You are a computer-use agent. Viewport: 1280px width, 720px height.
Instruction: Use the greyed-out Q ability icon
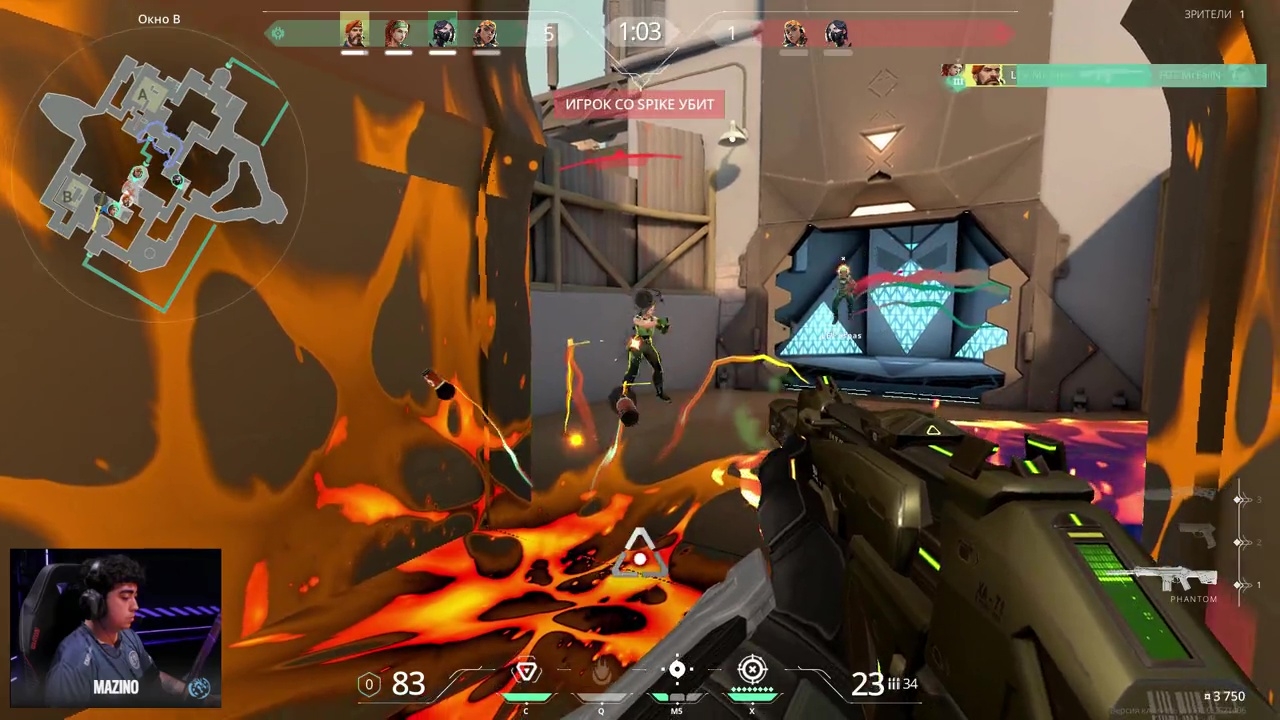601,674
